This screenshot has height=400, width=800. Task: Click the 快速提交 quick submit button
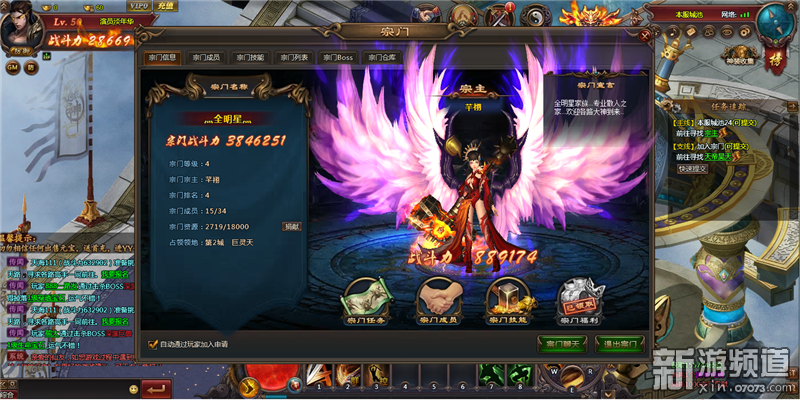[x=692, y=168]
